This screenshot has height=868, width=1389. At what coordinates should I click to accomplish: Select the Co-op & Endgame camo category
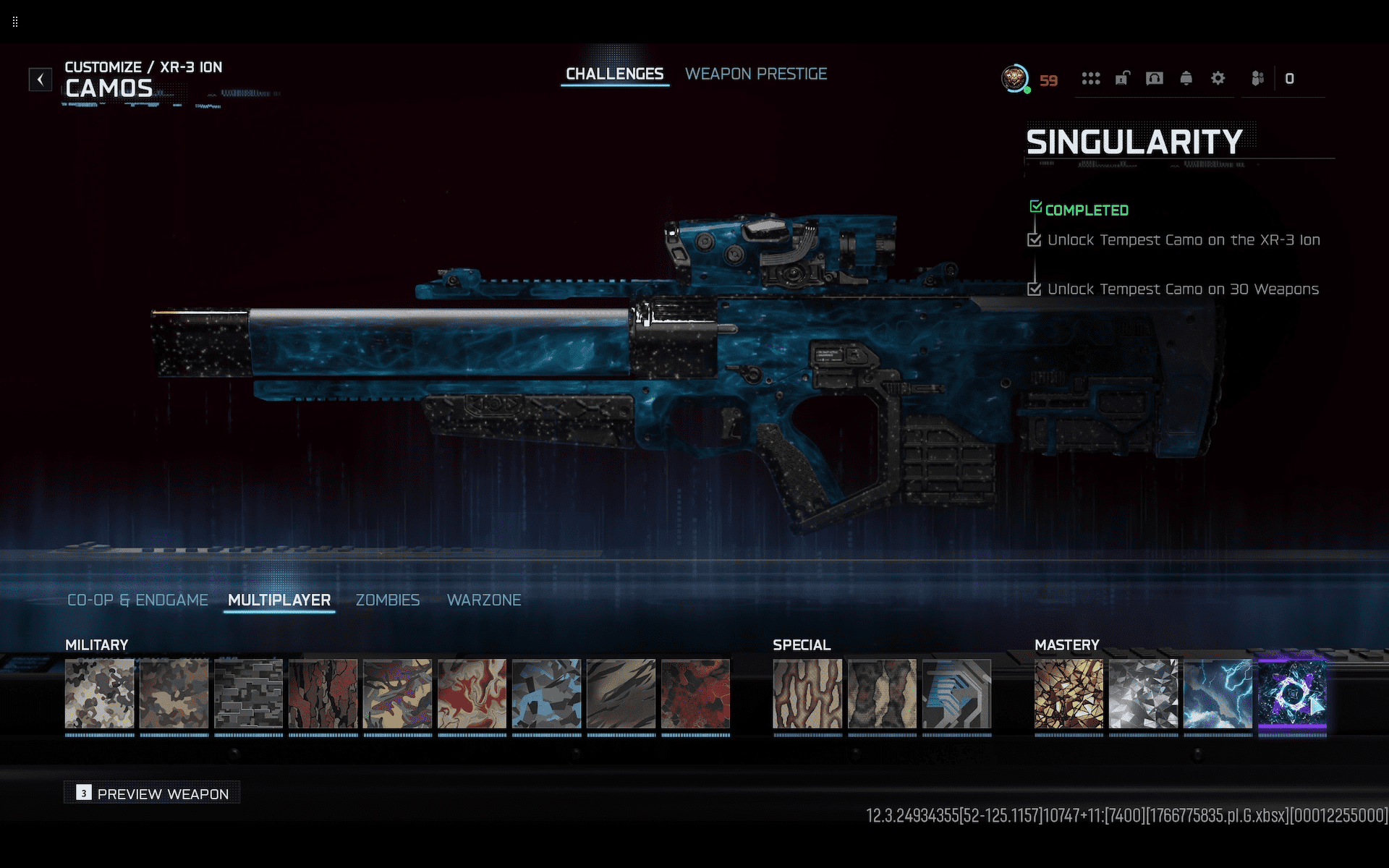[x=137, y=600]
